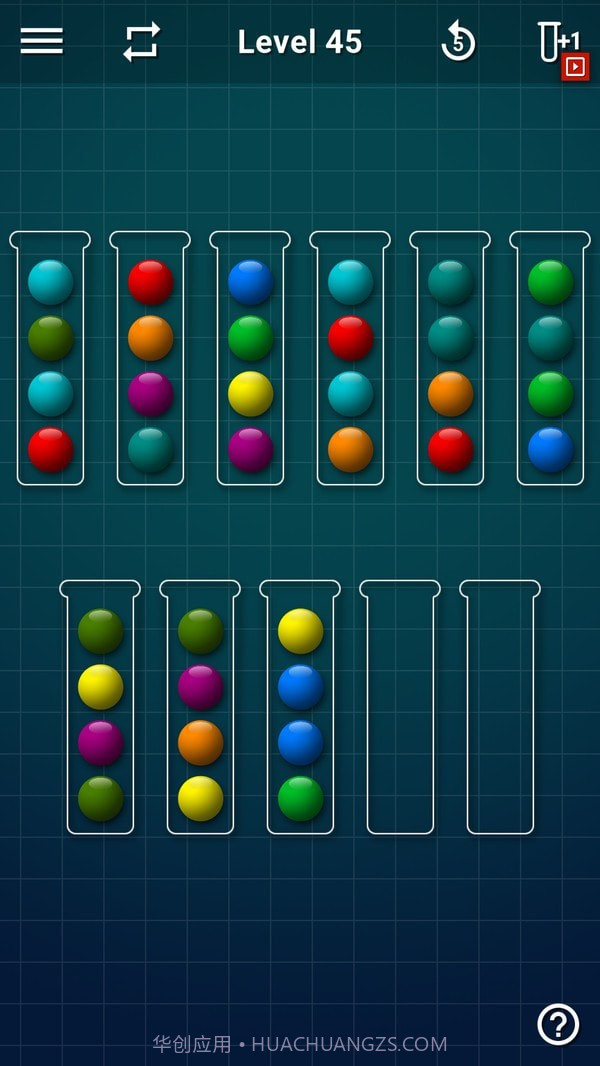
Task: Open the question mark help button
Action: (558, 1024)
